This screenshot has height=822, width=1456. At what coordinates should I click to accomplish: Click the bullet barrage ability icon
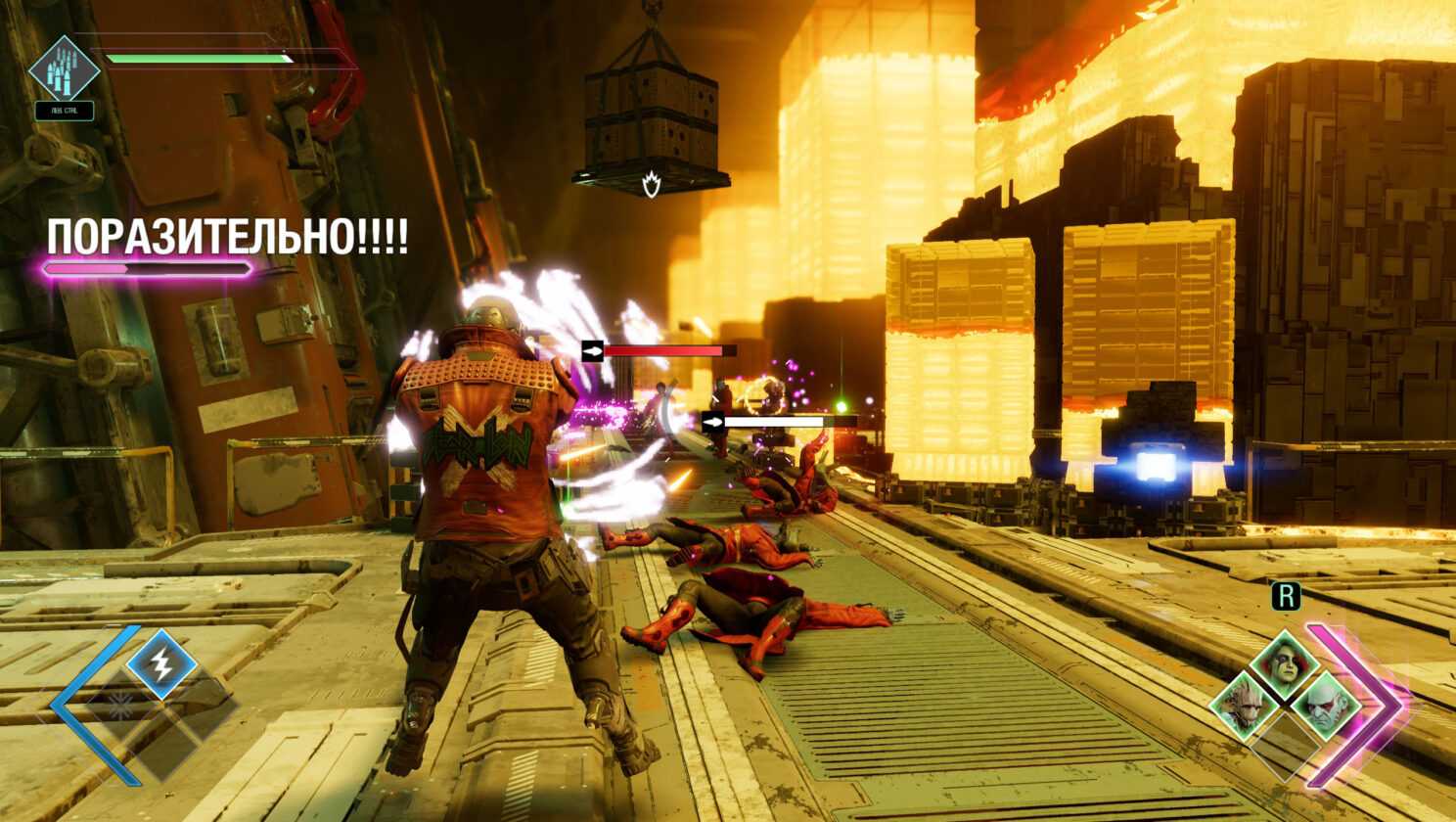64,68
